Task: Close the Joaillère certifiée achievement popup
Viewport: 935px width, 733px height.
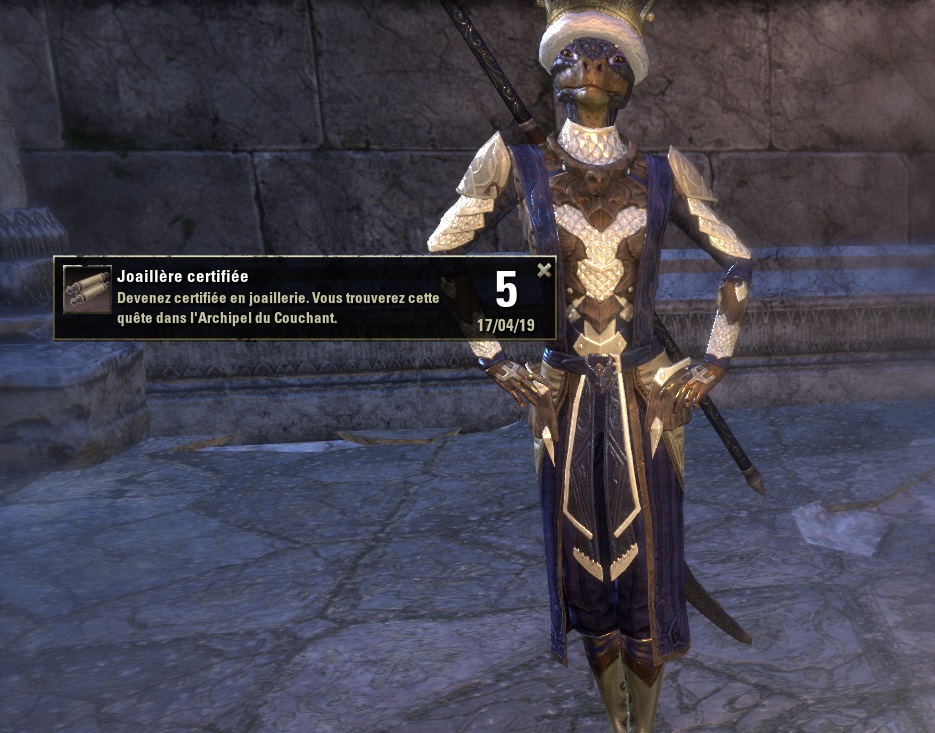Action: (x=544, y=270)
